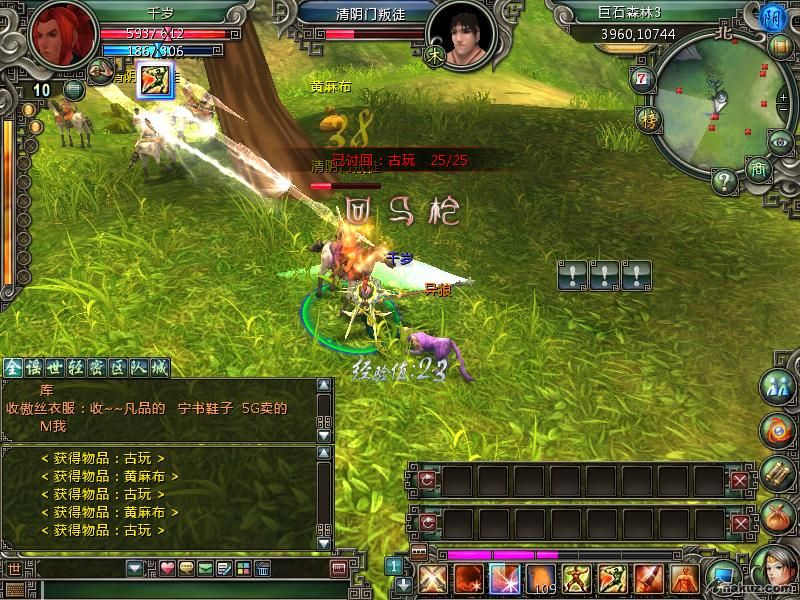
Task: Click the active spear skill buff icon
Action: pos(155,78)
